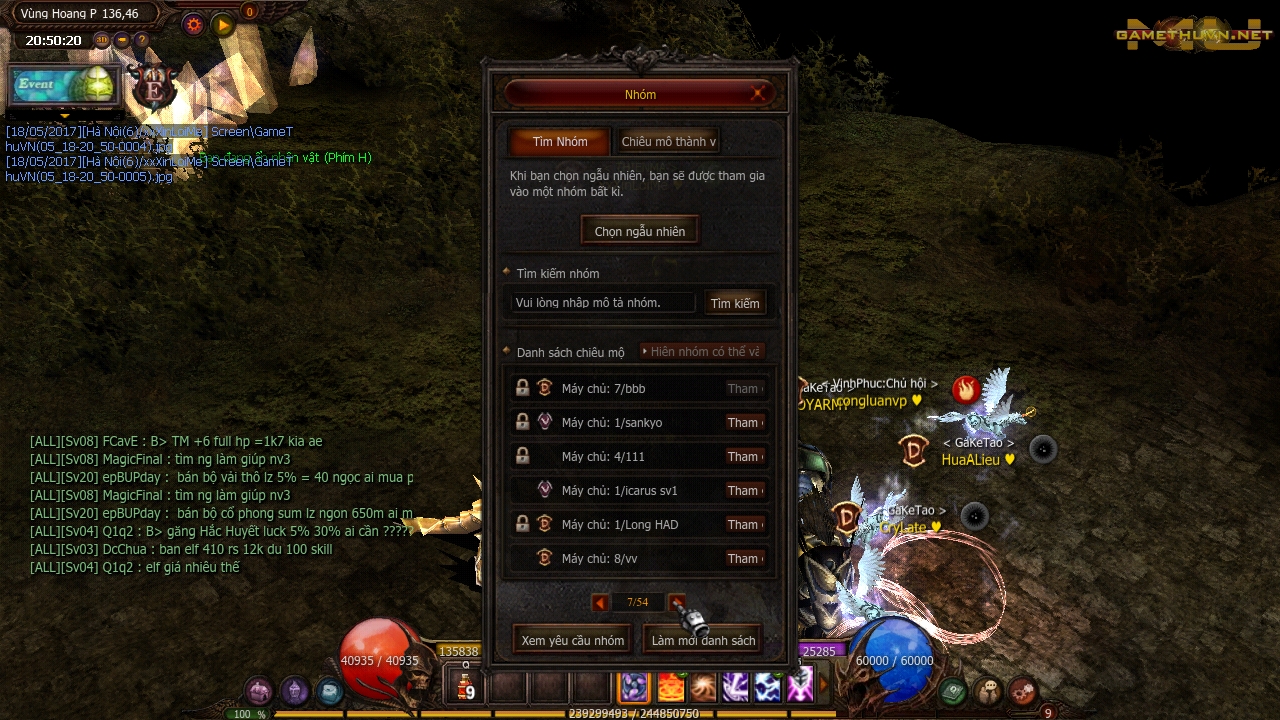Join the 'Máy chủ: 7/bbb' group

pos(745,388)
